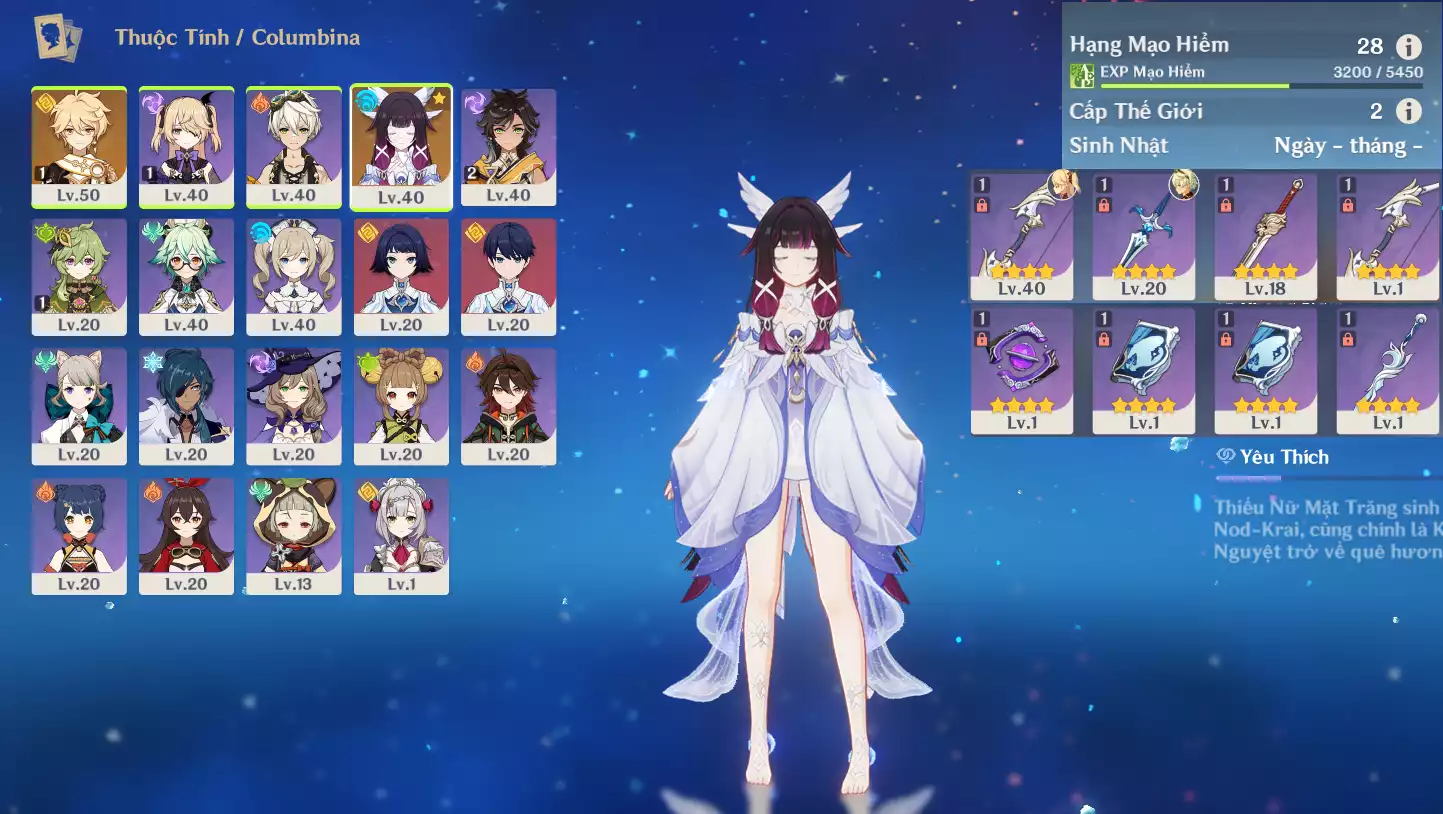Select the Traveler portrait at Lv.50

coord(79,147)
